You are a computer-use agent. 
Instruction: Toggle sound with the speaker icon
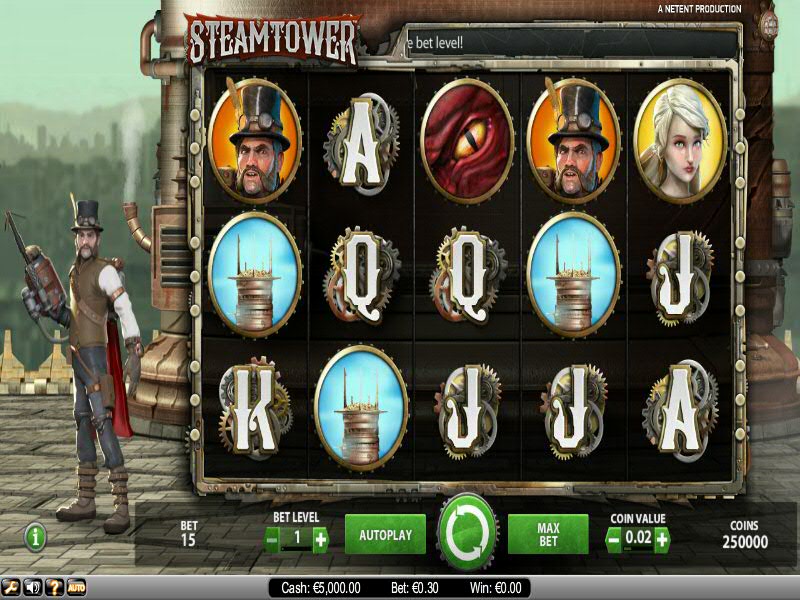pyautogui.click(x=32, y=587)
